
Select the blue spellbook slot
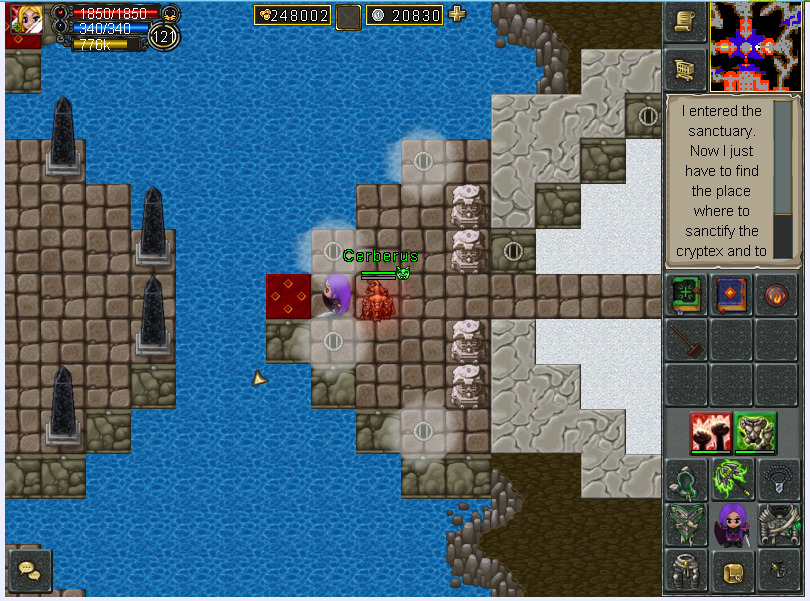[731, 297]
